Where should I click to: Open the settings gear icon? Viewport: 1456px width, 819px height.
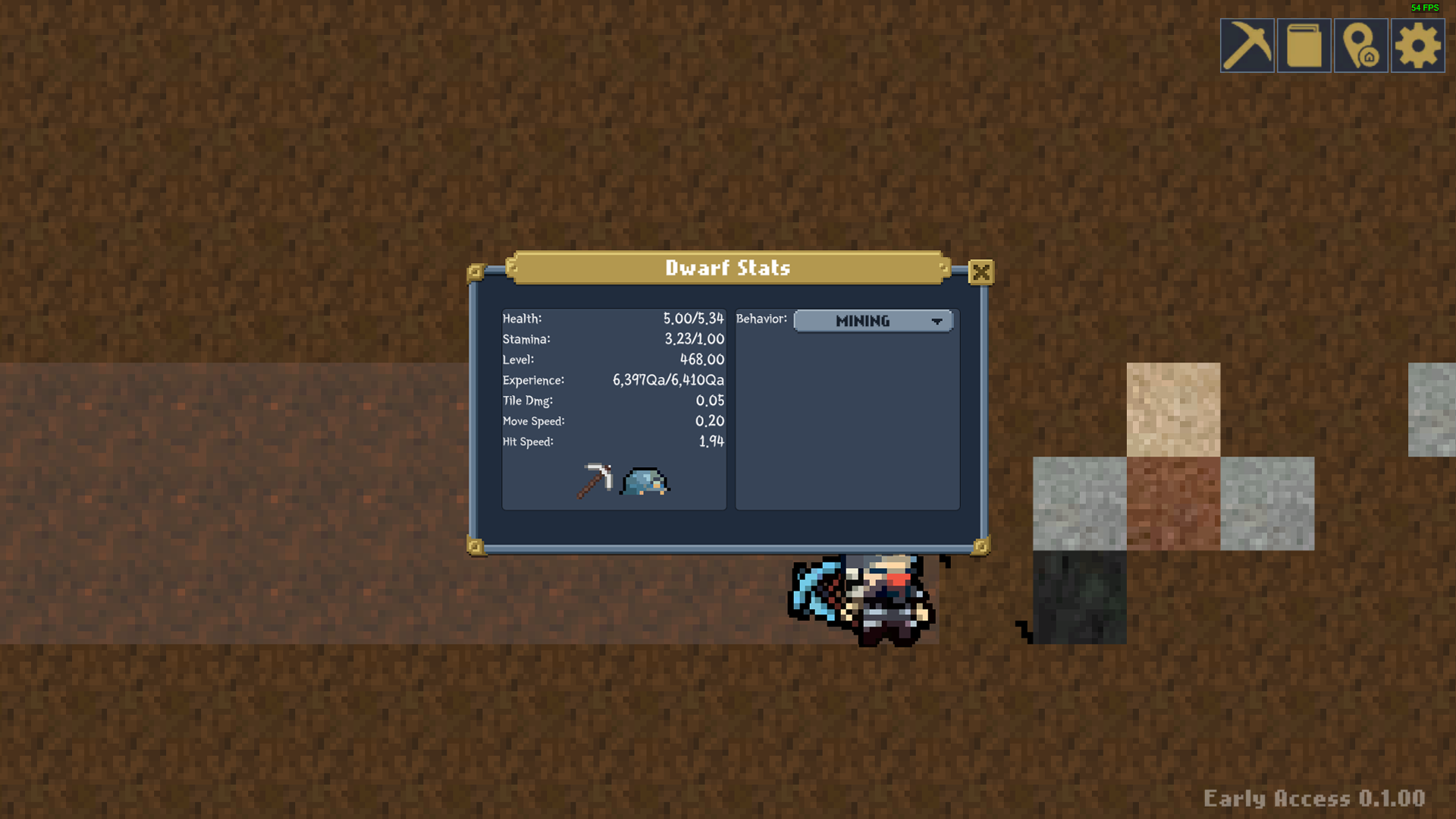1417,45
